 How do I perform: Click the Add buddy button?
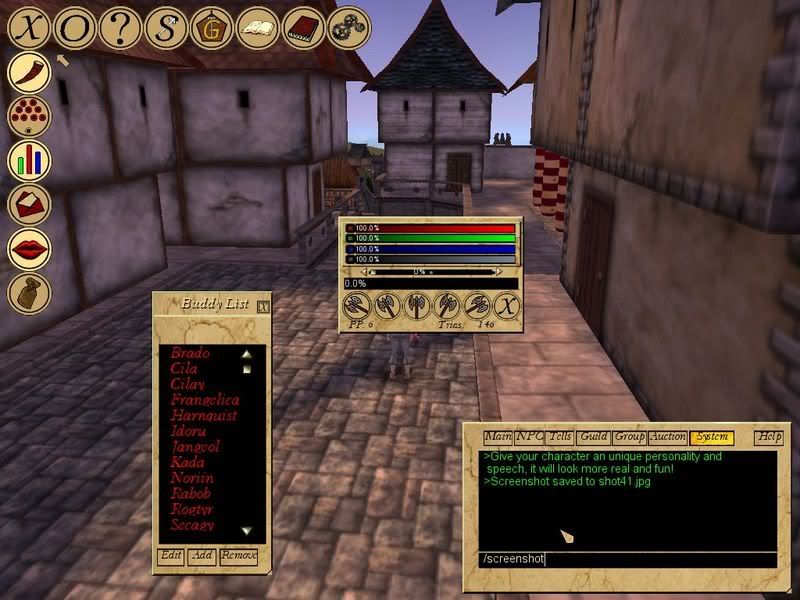(x=203, y=555)
